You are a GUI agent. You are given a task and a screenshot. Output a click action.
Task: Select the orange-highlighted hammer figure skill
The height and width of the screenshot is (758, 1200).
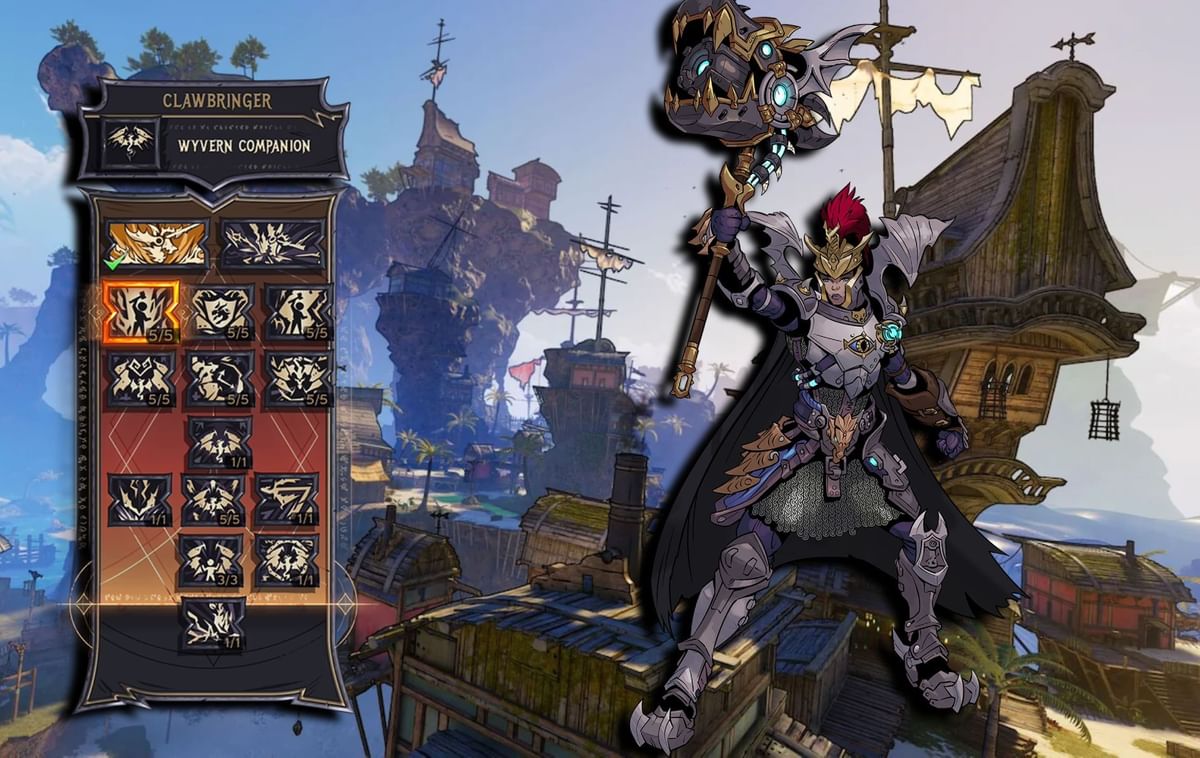tap(140, 311)
